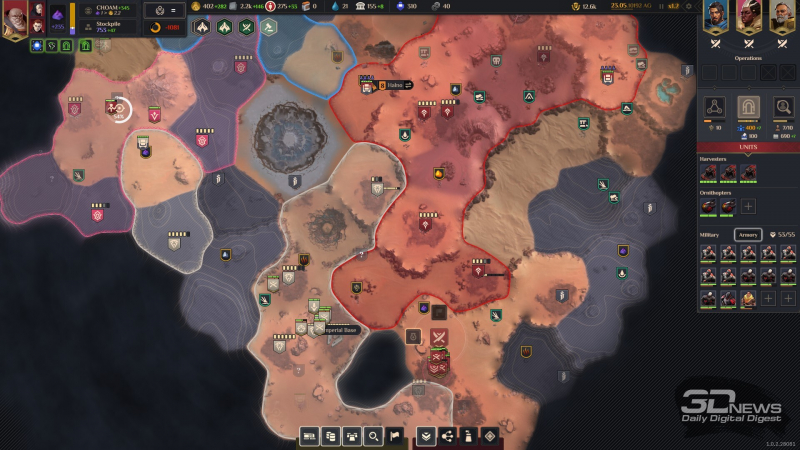Open the arch-shaped building button in right panel
The height and width of the screenshot is (450, 800).
[x=748, y=107]
